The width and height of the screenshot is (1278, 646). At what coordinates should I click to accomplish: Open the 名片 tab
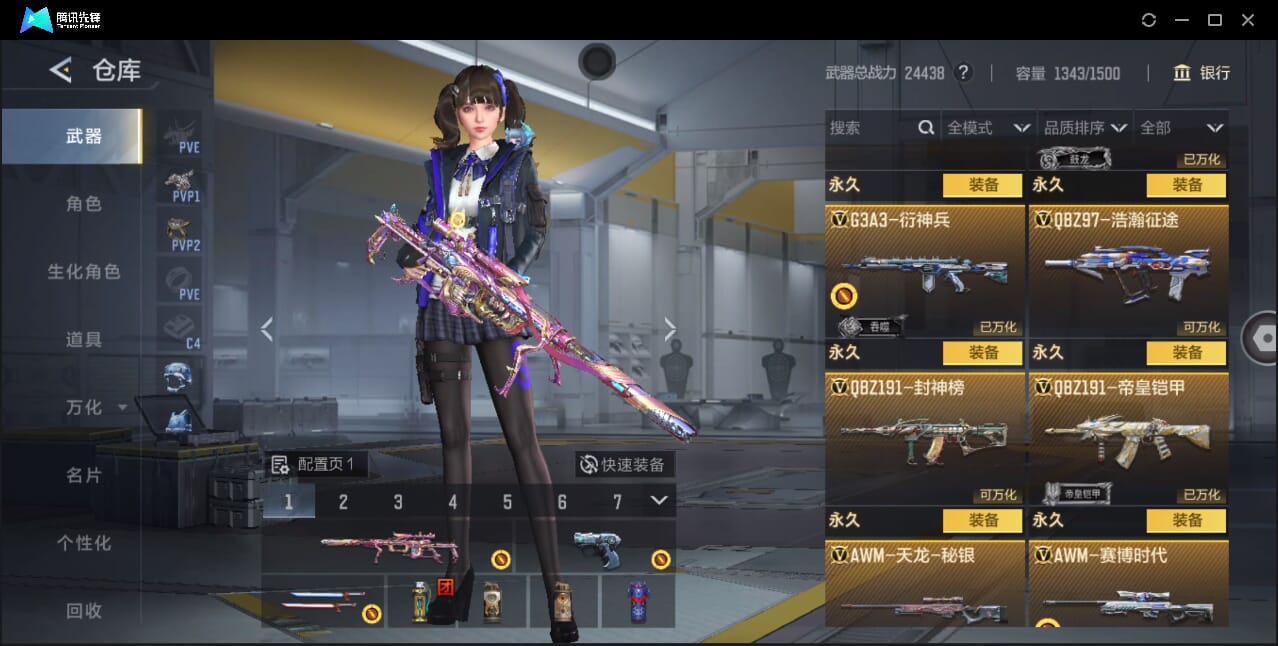click(84, 476)
